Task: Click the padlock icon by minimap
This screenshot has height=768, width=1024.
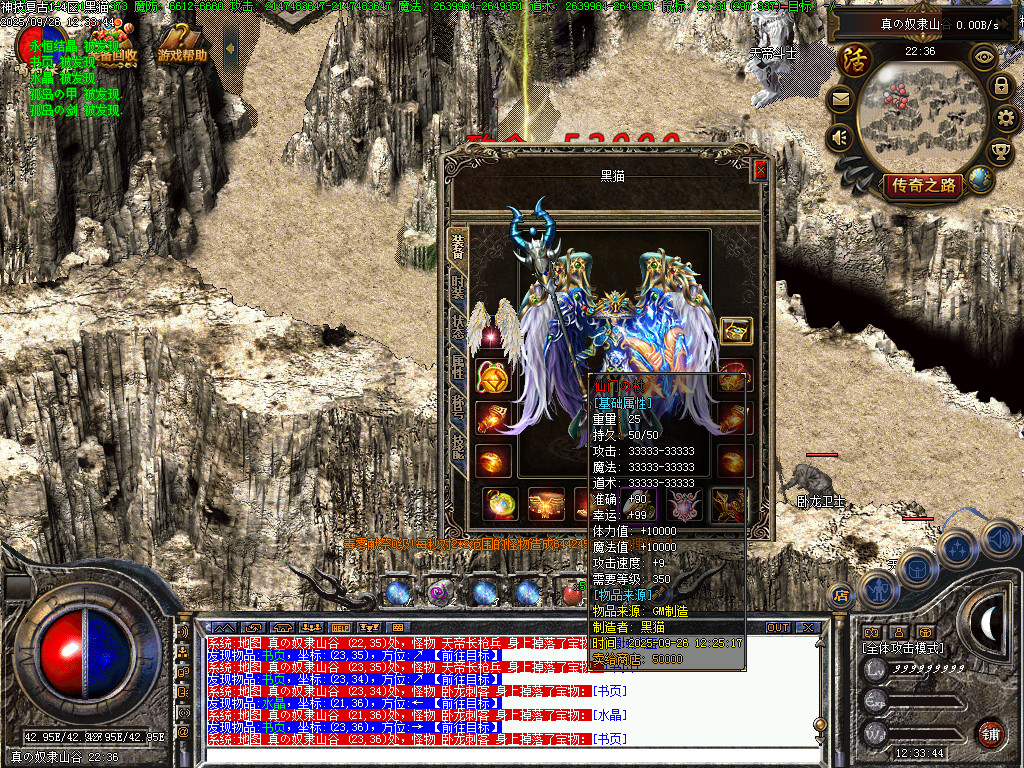Action: (1000, 86)
